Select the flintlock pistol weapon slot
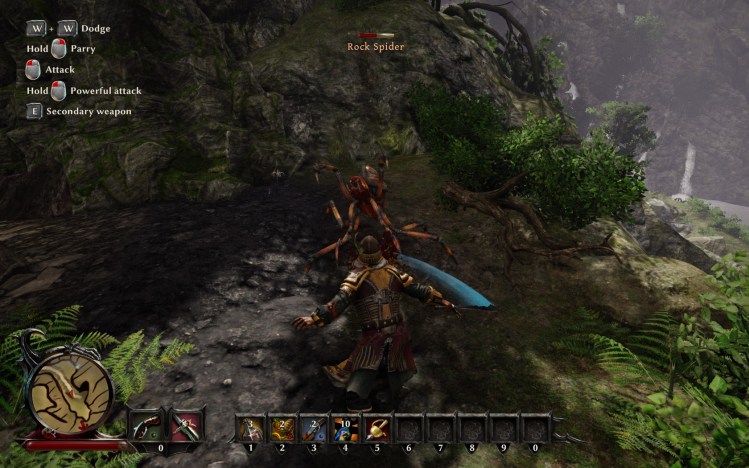The image size is (749, 468). tap(145, 426)
